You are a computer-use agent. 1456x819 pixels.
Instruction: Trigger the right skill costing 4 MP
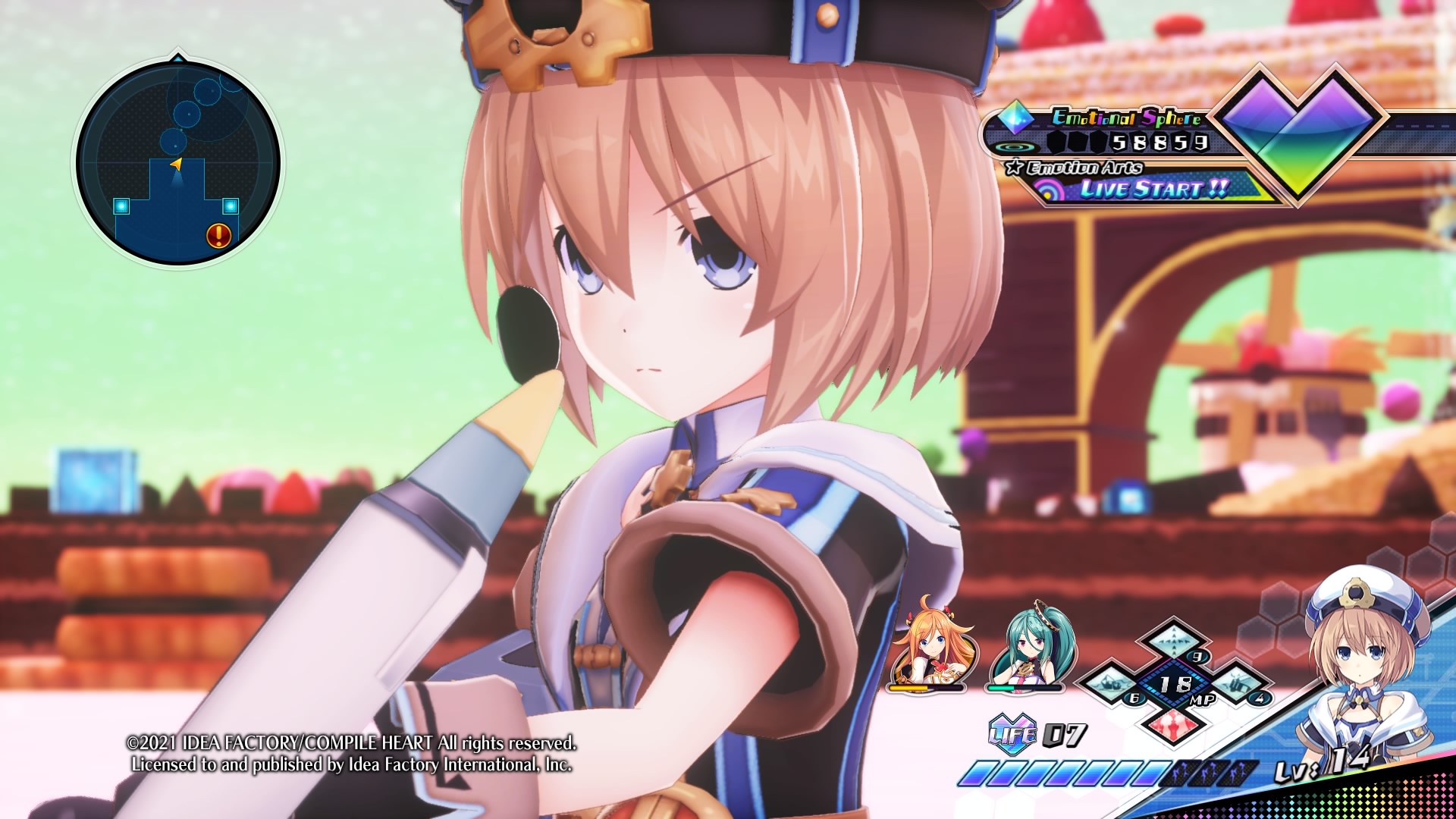click(1238, 682)
